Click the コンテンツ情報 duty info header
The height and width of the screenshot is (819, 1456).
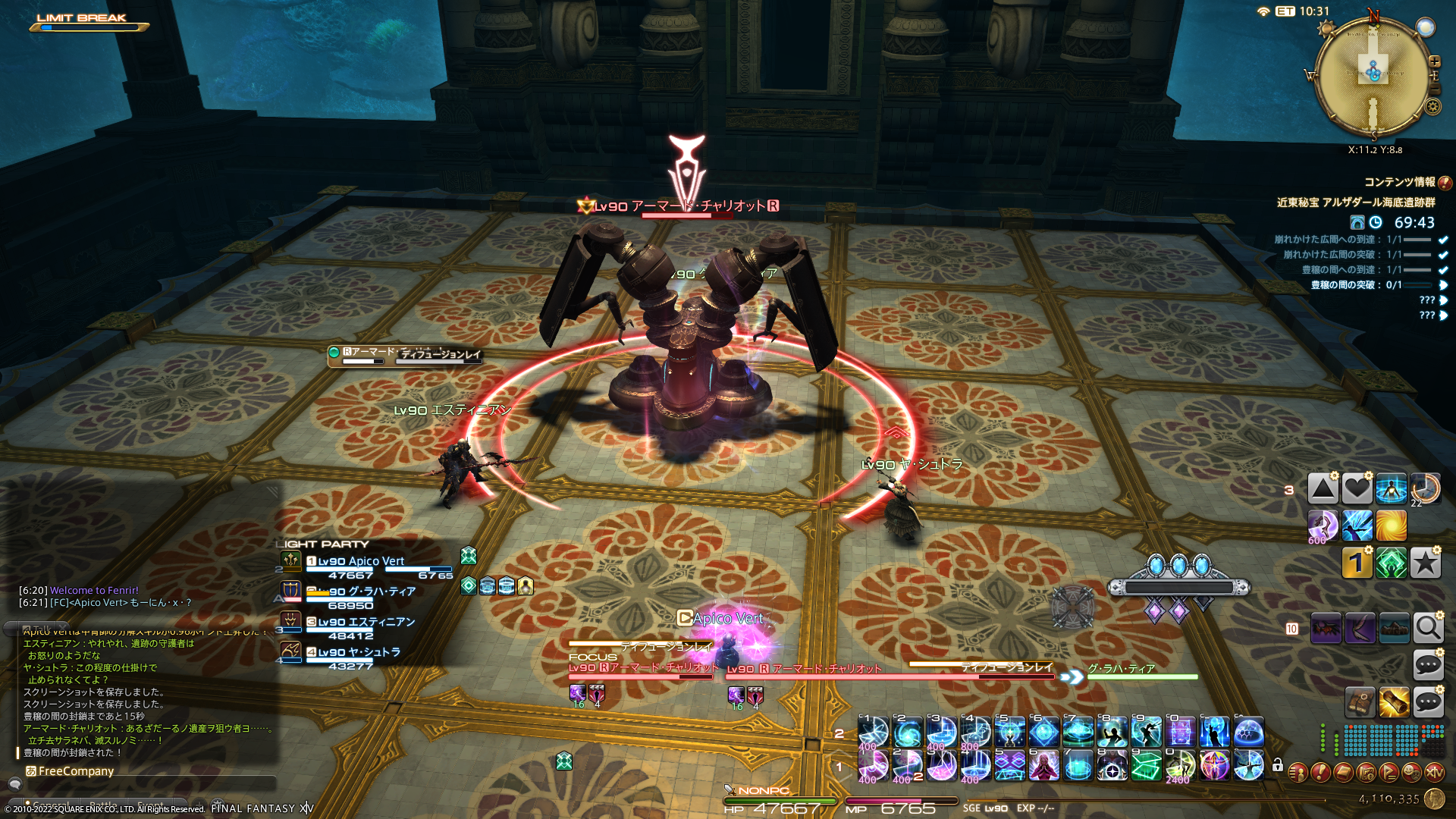tap(1399, 182)
